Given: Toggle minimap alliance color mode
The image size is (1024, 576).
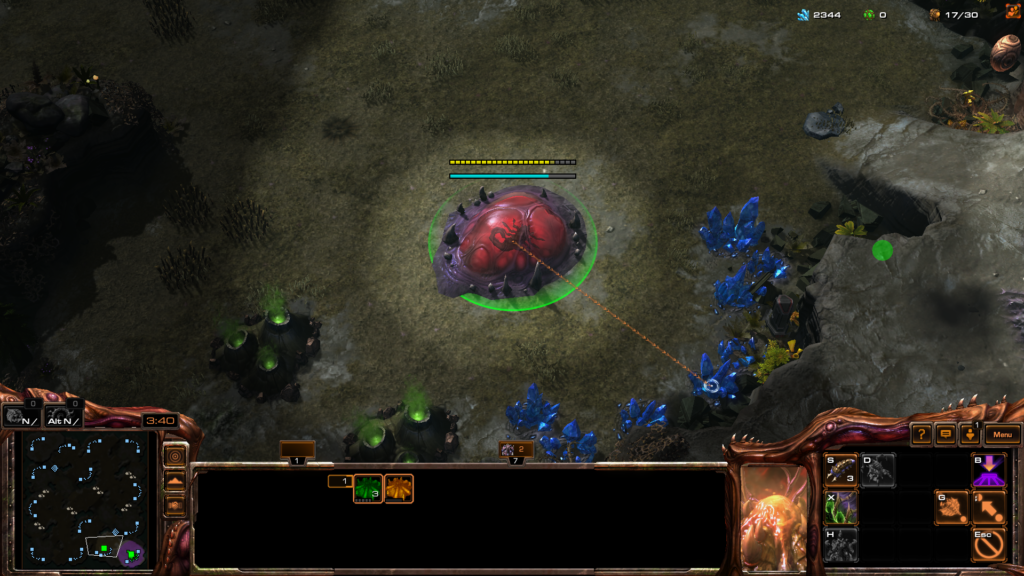Looking at the screenshot, I should click(175, 505).
